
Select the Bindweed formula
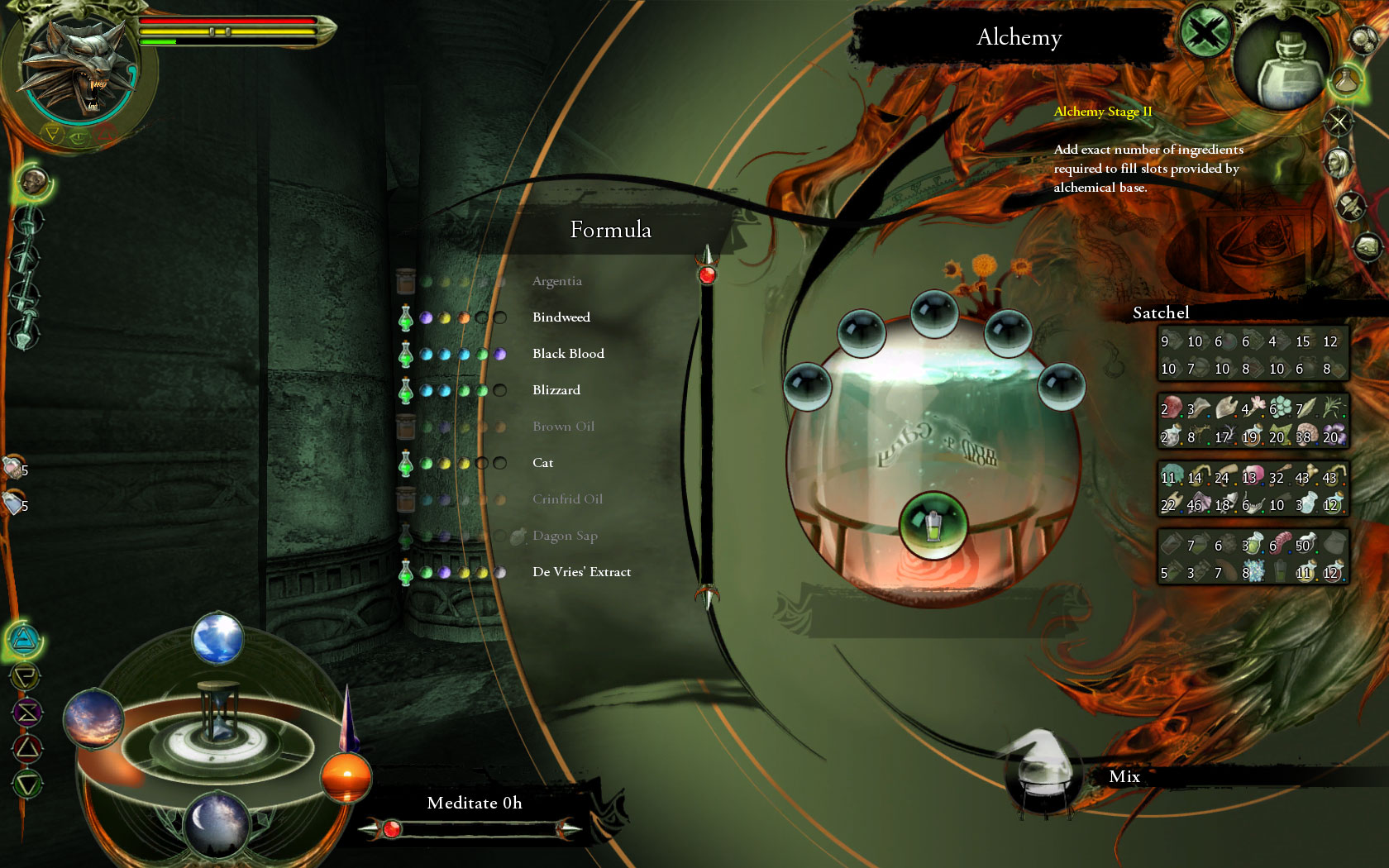tap(561, 317)
